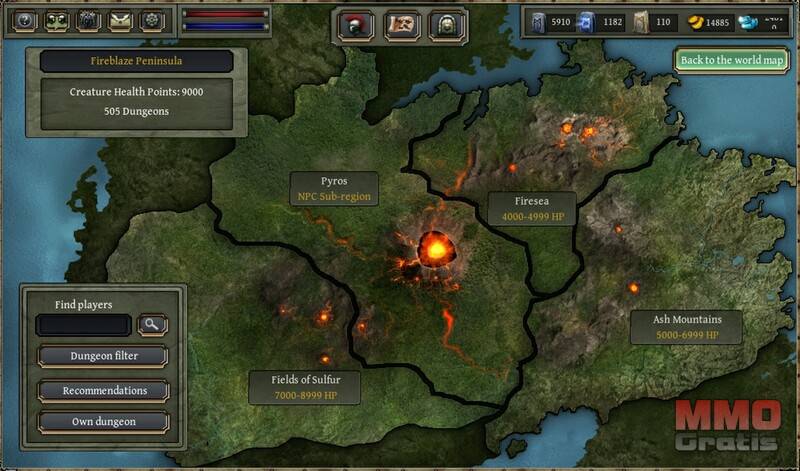Image resolution: width=800 pixels, height=471 pixels.
Task: Go to Own dungeon
Action: pyautogui.click(x=103, y=421)
